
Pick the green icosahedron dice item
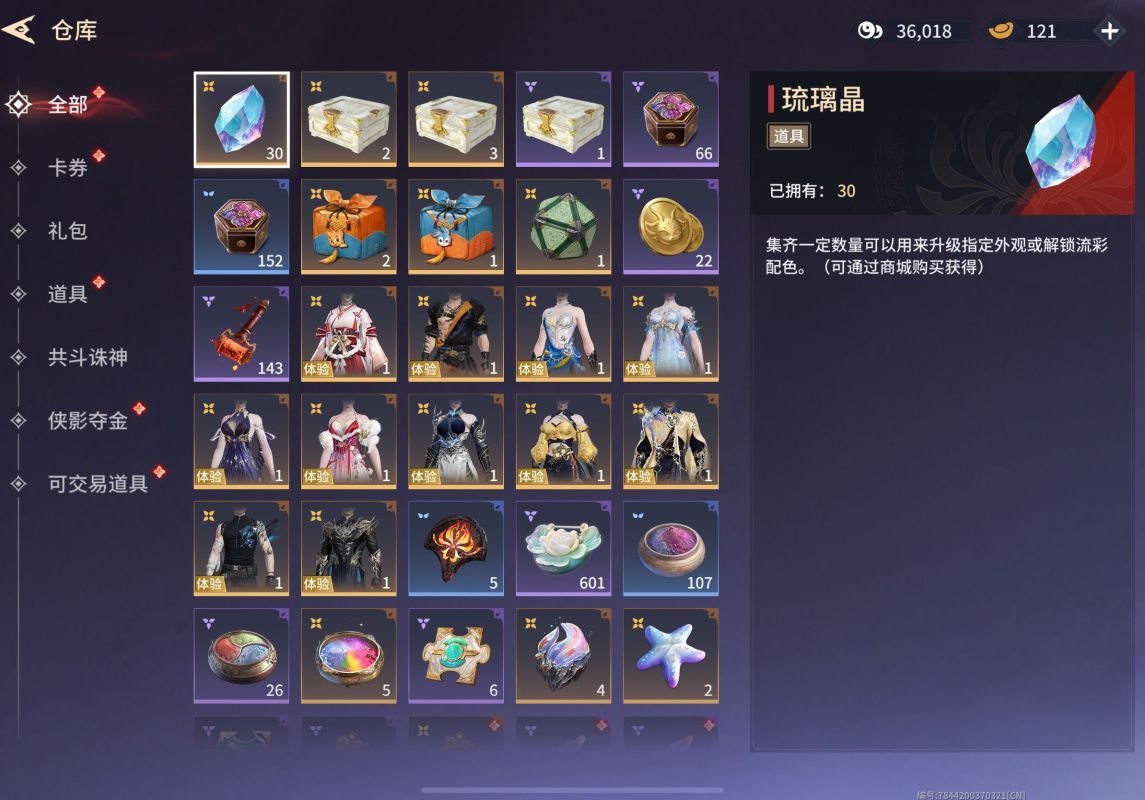tap(563, 226)
